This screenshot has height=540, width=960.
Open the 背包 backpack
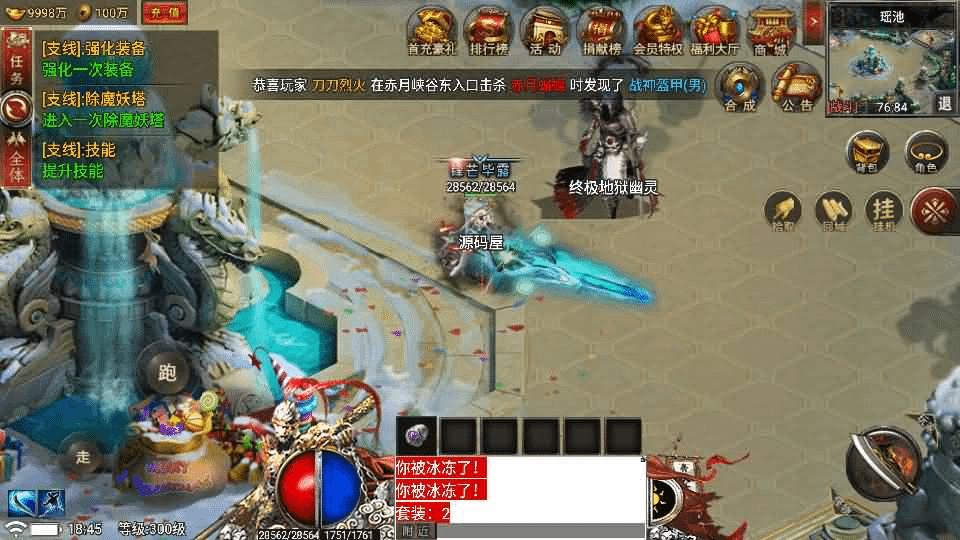(867, 153)
